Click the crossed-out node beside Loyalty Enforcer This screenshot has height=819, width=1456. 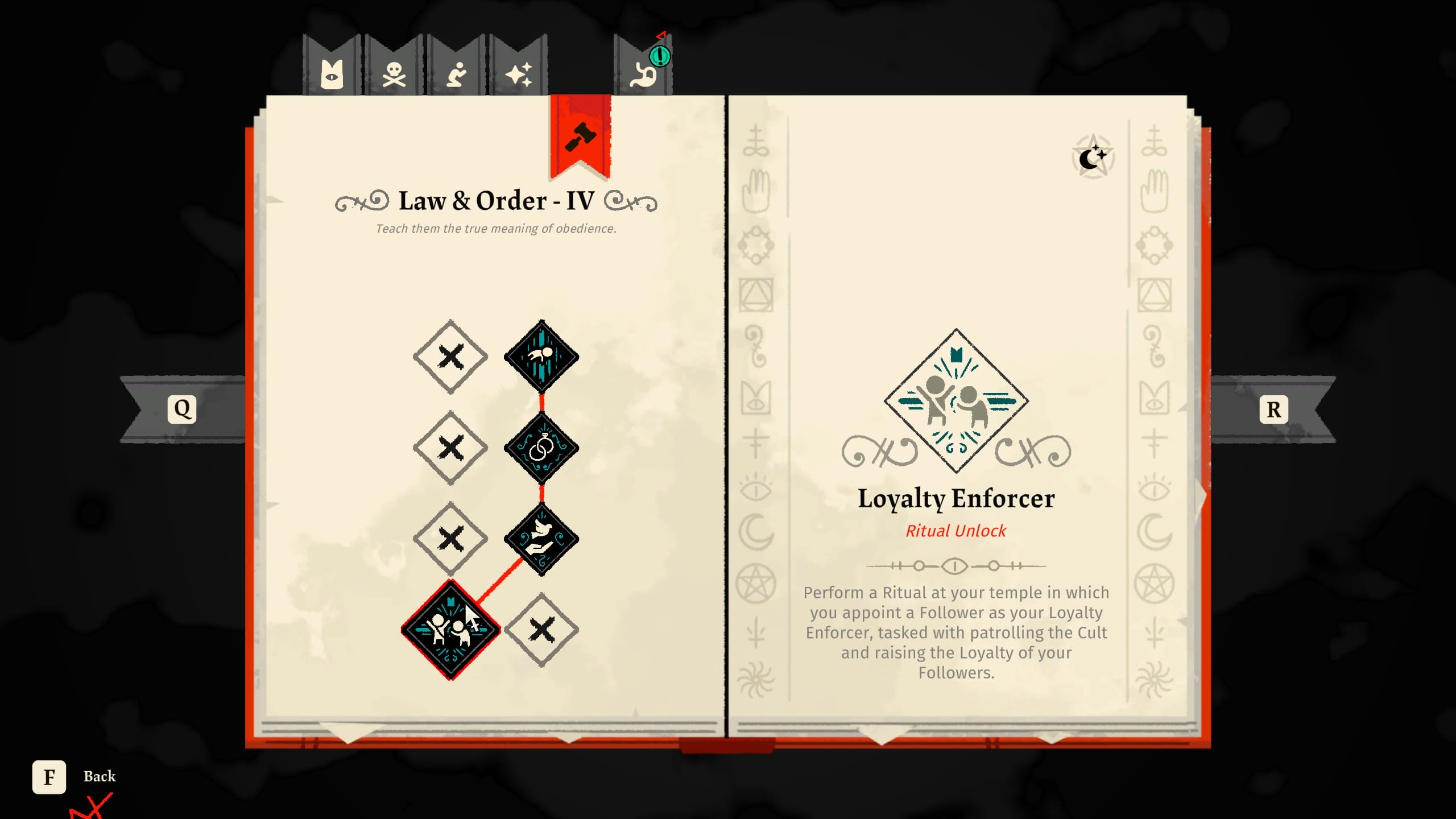tap(541, 628)
